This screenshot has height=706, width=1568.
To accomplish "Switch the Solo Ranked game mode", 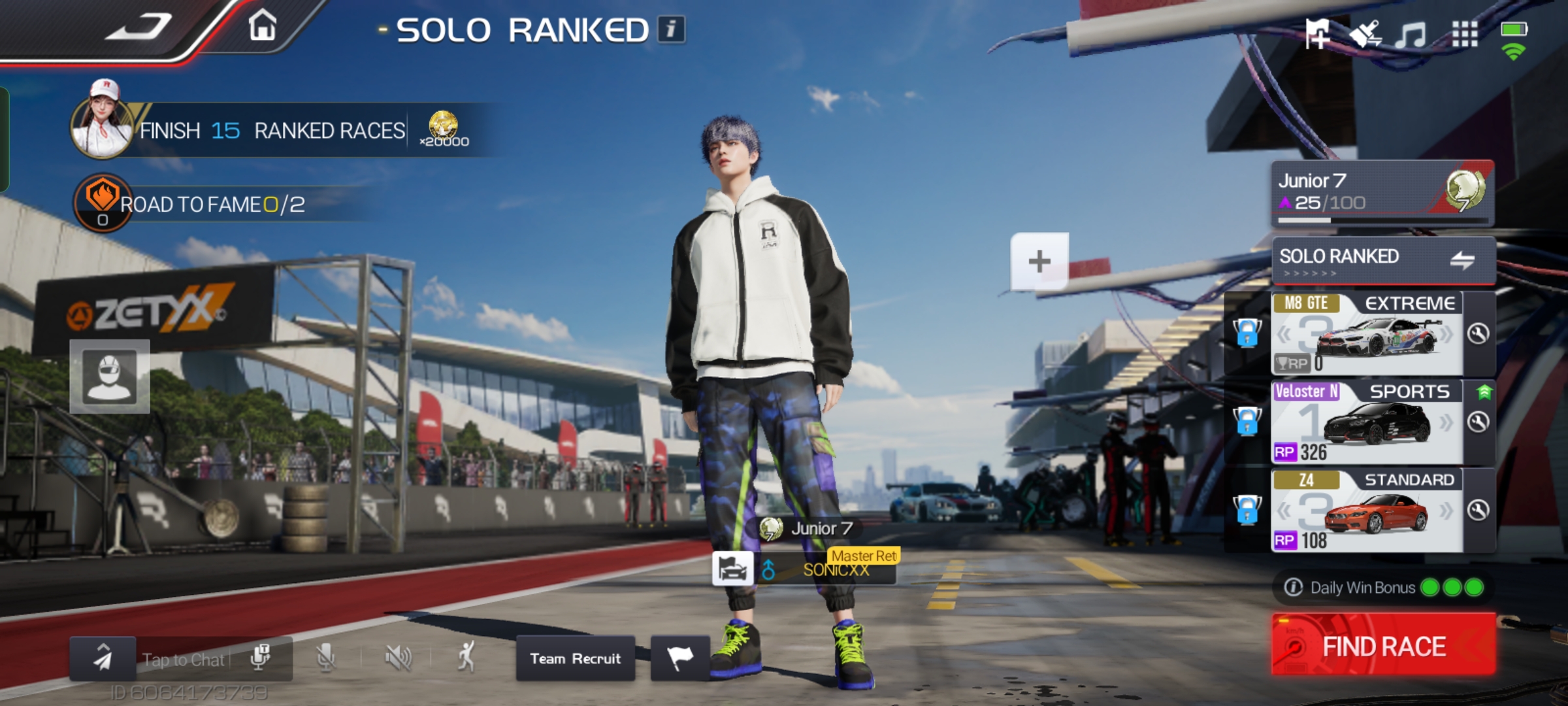I will point(1462,260).
